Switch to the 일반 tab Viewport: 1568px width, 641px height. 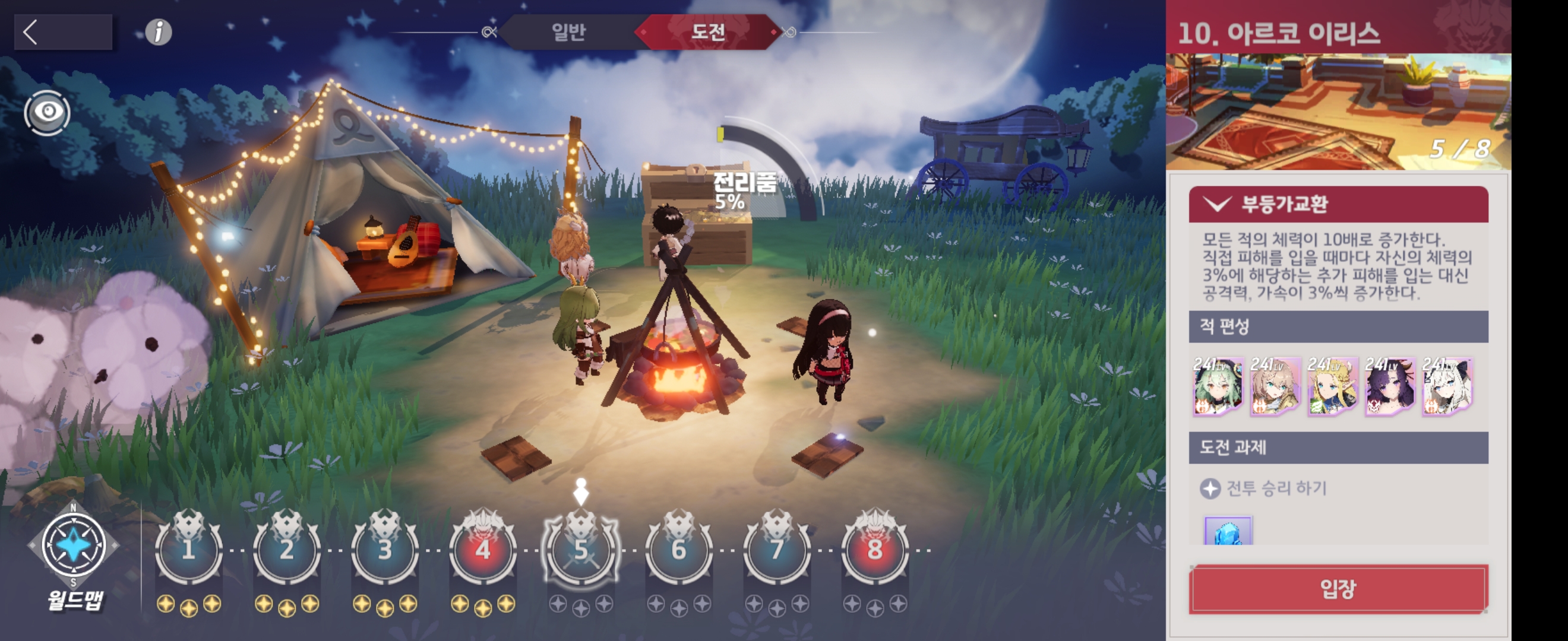[568, 31]
